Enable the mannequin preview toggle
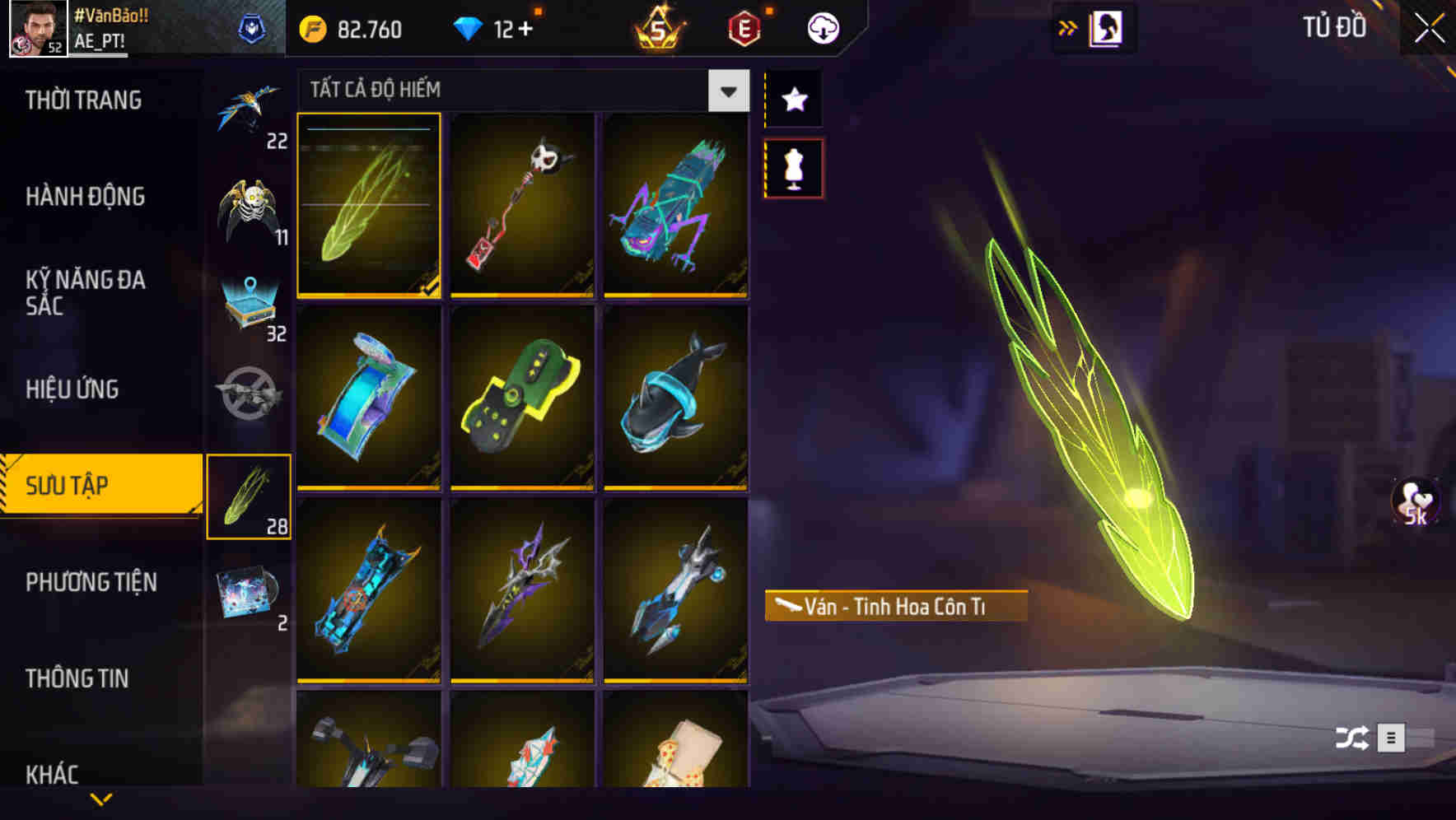This screenshot has width=1456, height=820. [x=795, y=169]
